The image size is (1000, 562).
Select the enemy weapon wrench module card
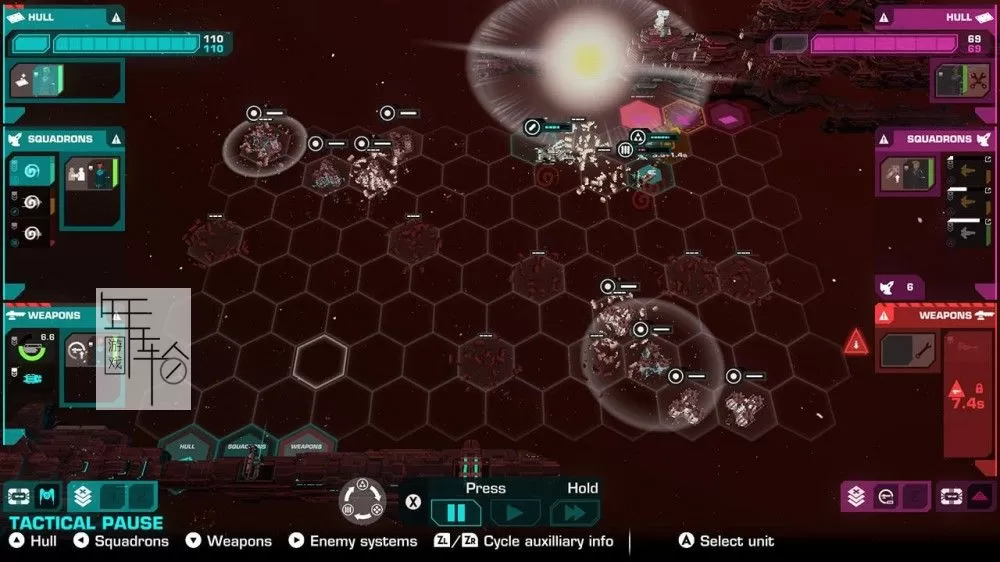pyautogui.click(x=908, y=350)
